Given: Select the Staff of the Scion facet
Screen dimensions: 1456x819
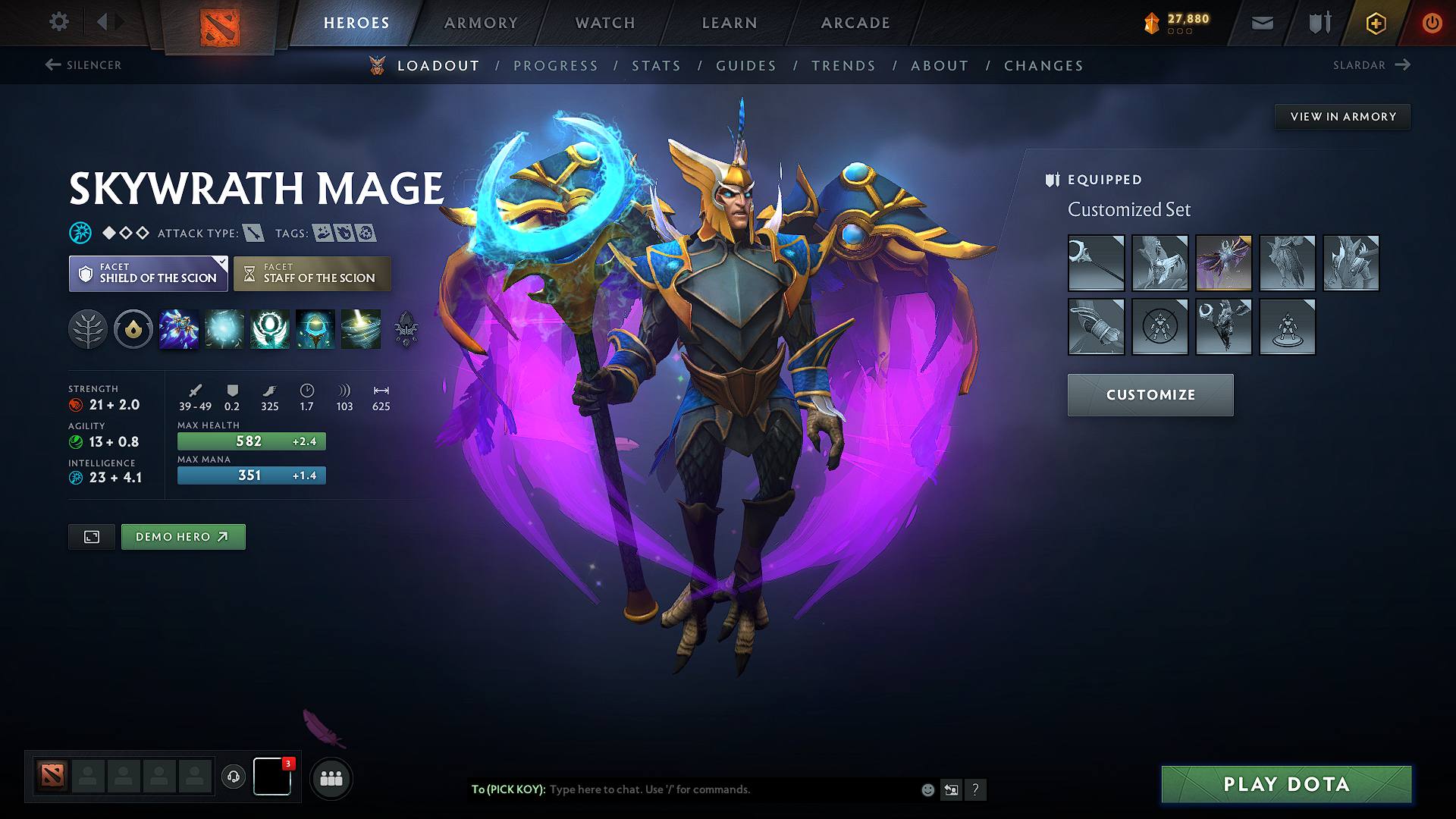Looking at the screenshot, I should (312, 273).
